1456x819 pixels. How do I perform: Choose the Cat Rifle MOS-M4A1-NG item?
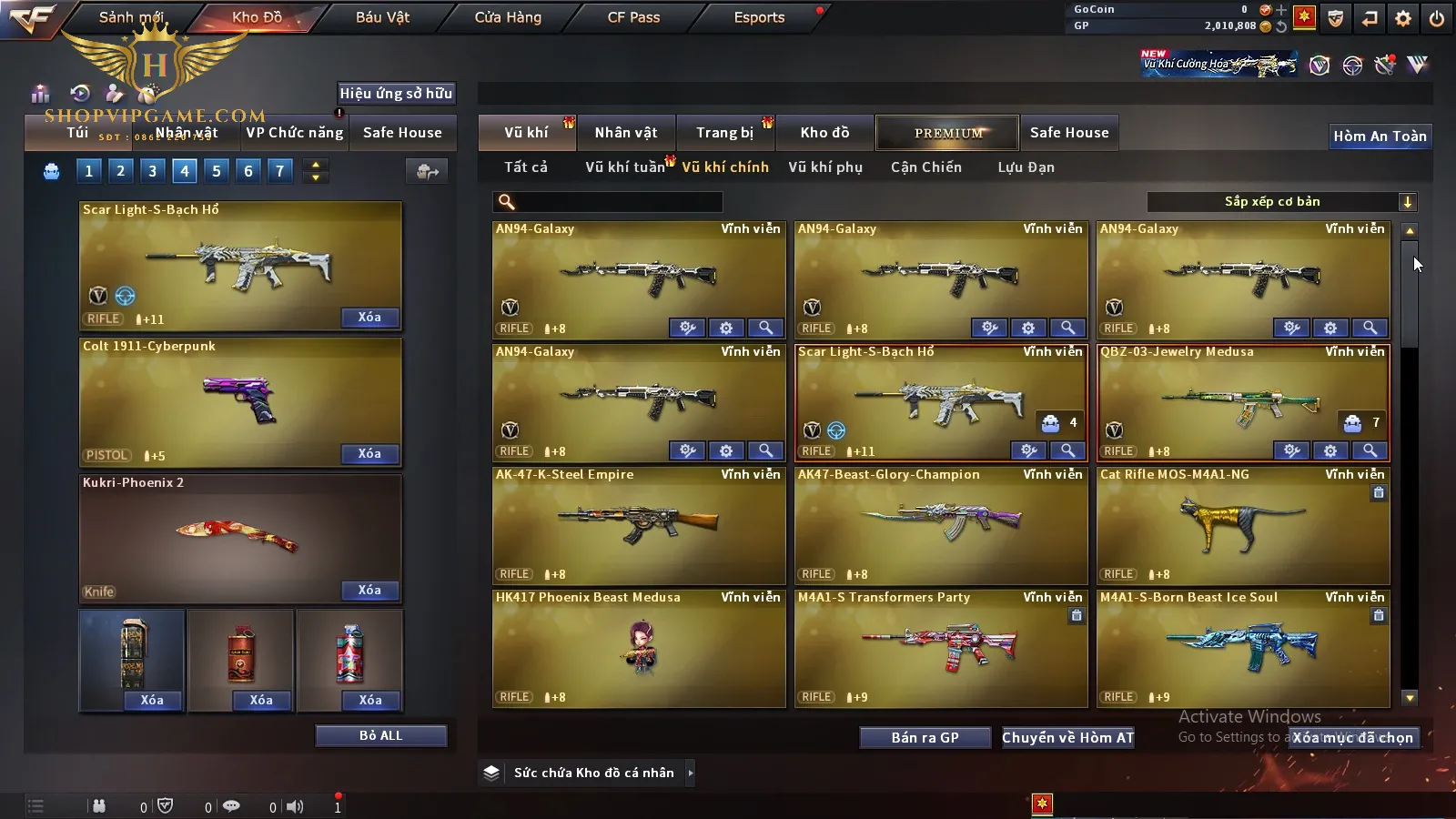pyautogui.click(x=1243, y=525)
